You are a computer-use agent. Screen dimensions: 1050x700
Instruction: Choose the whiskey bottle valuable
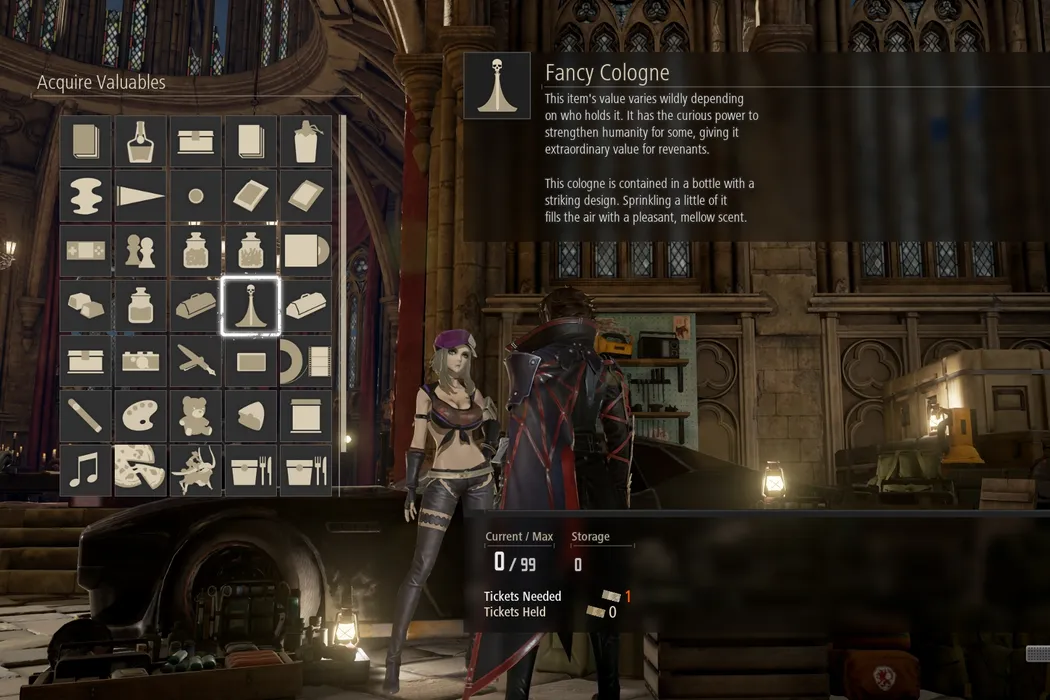click(x=140, y=142)
